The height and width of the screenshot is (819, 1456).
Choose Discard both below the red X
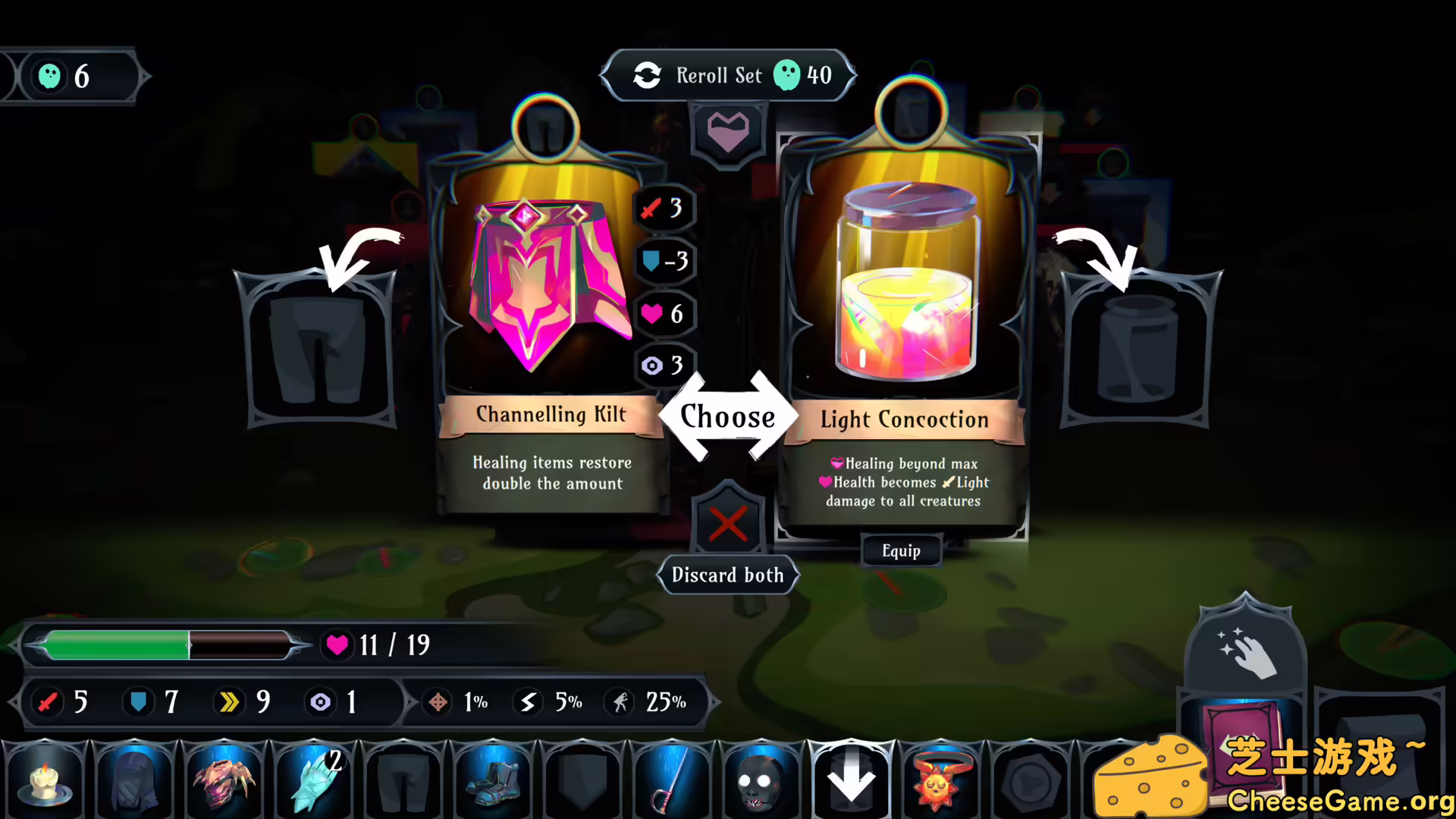point(726,575)
